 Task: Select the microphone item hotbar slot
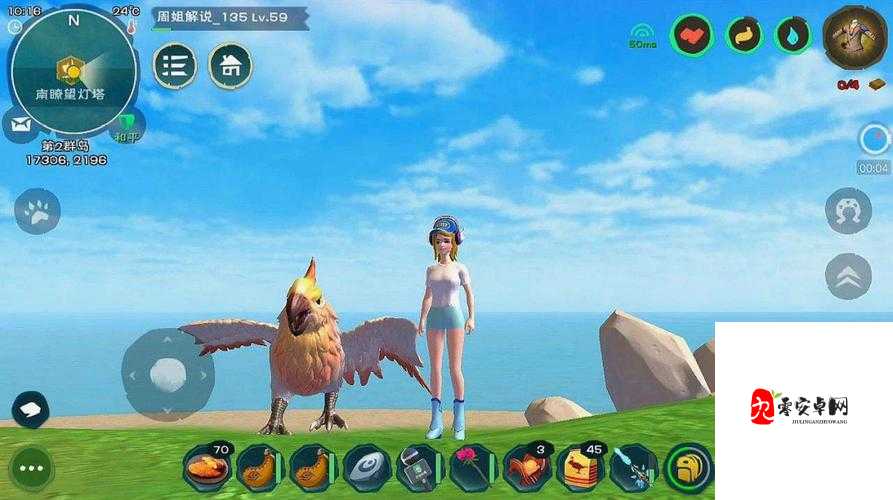click(419, 467)
